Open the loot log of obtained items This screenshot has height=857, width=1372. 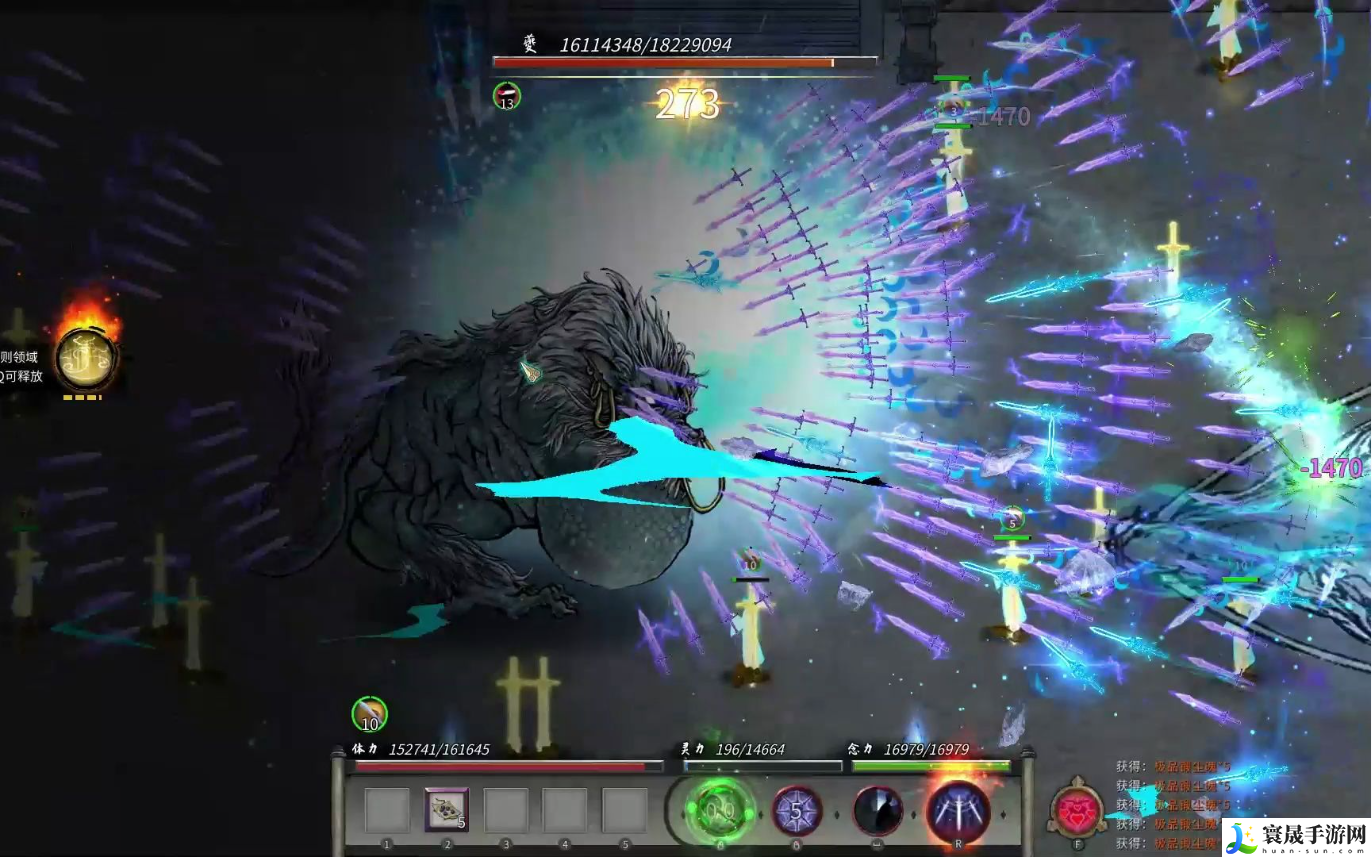1172,805
